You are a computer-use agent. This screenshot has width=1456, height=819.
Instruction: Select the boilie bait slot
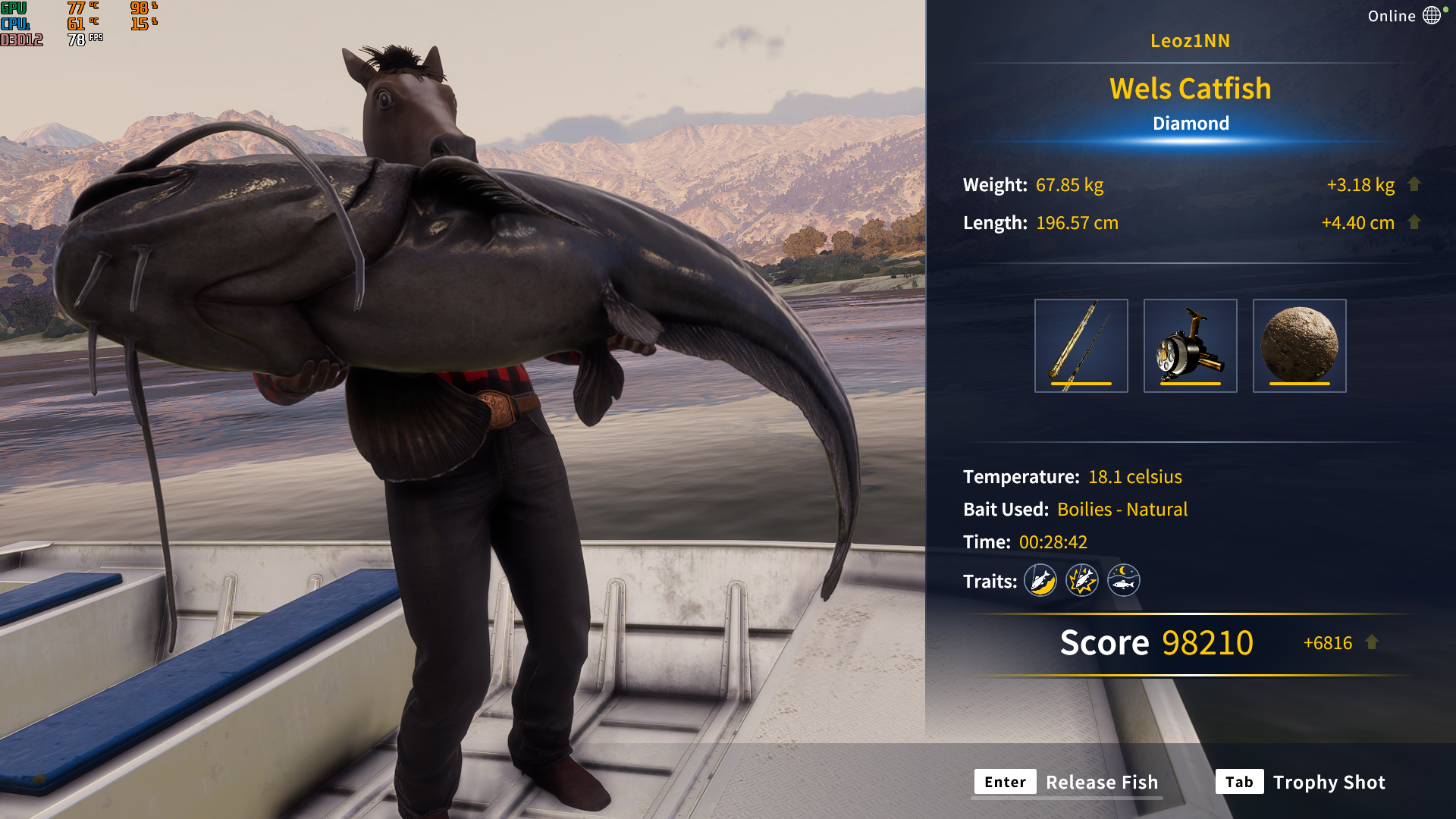pos(1299,346)
